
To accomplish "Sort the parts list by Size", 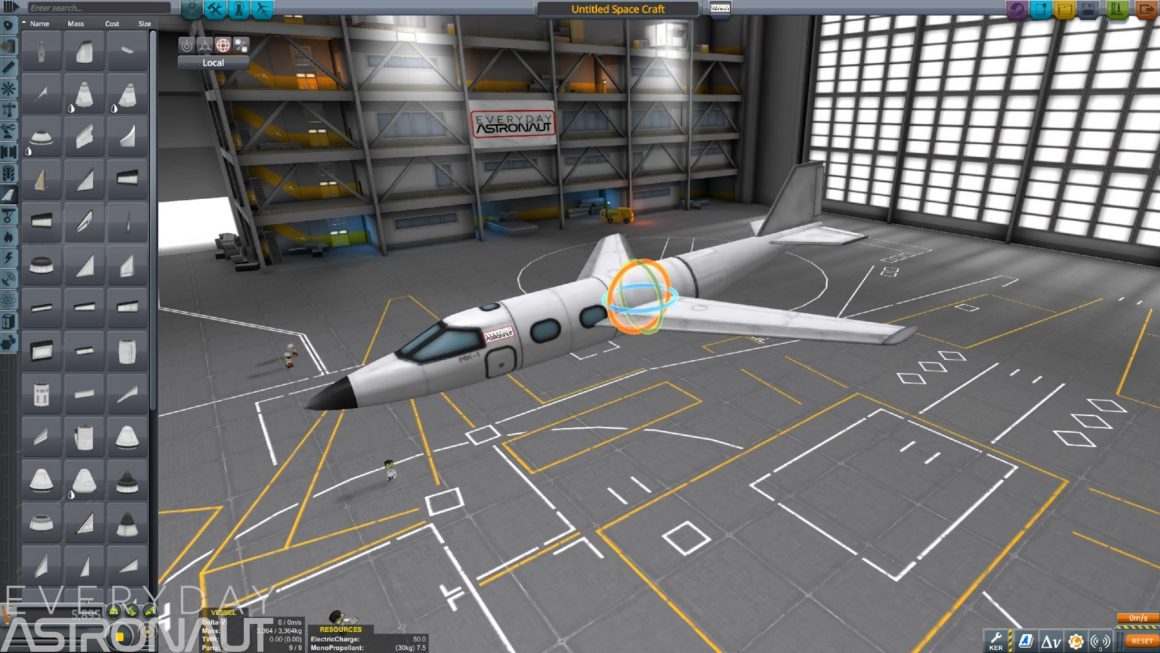I will point(144,23).
